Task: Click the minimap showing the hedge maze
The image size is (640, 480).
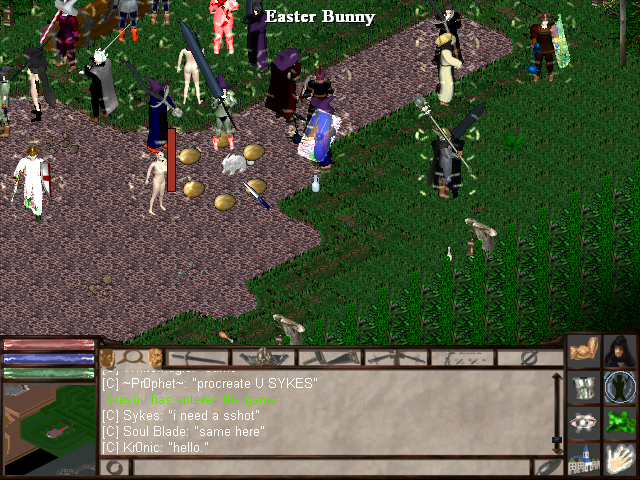Action: (48, 418)
